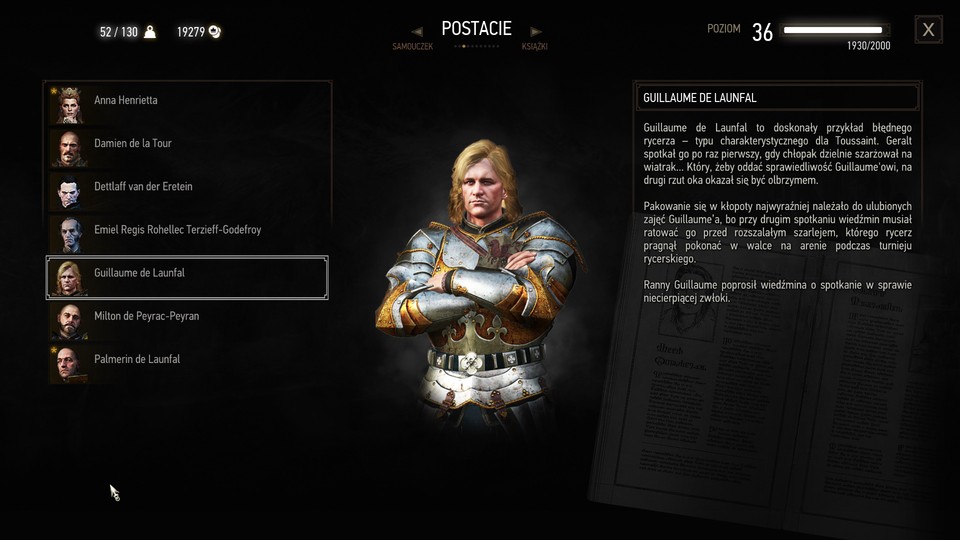Close the Postacie screen with X
The height and width of the screenshot is (540, 960).
[928, 30]
